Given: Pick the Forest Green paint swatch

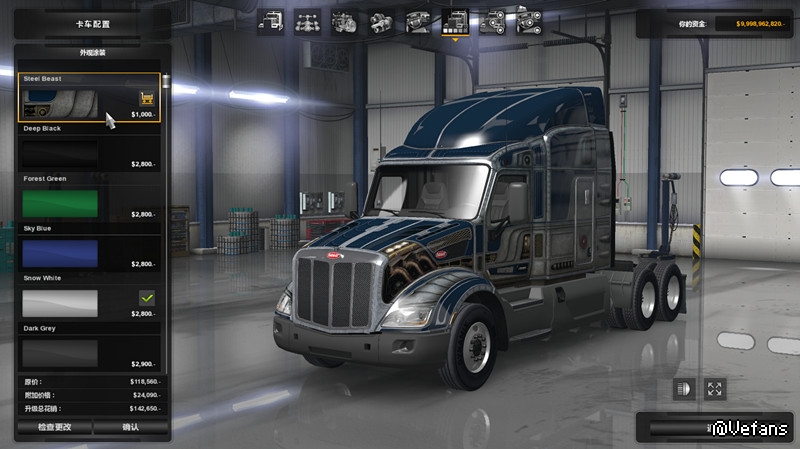Looking at the screenshot, I should [x=61, y=203].
